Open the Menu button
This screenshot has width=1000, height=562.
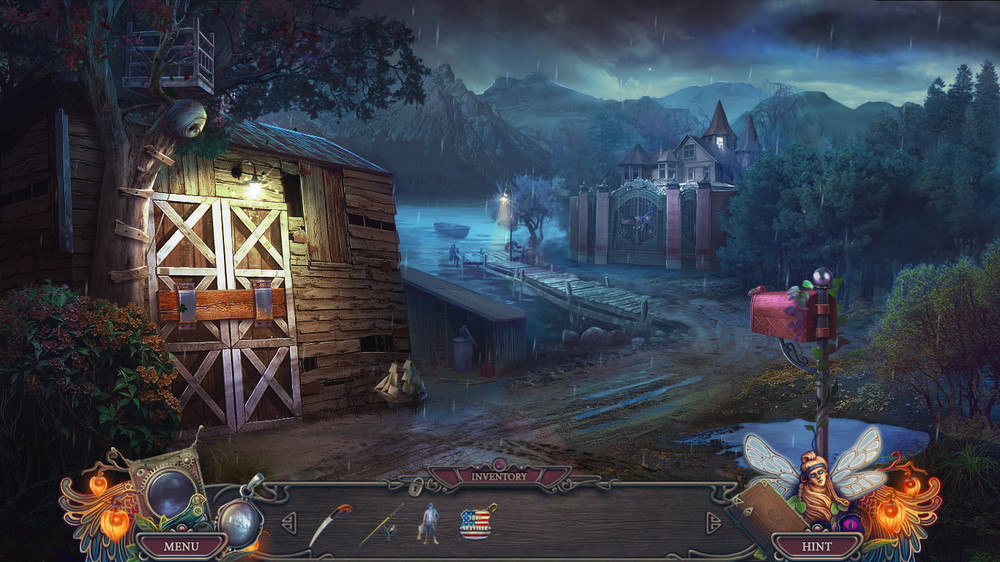click(x=181, y=546)
